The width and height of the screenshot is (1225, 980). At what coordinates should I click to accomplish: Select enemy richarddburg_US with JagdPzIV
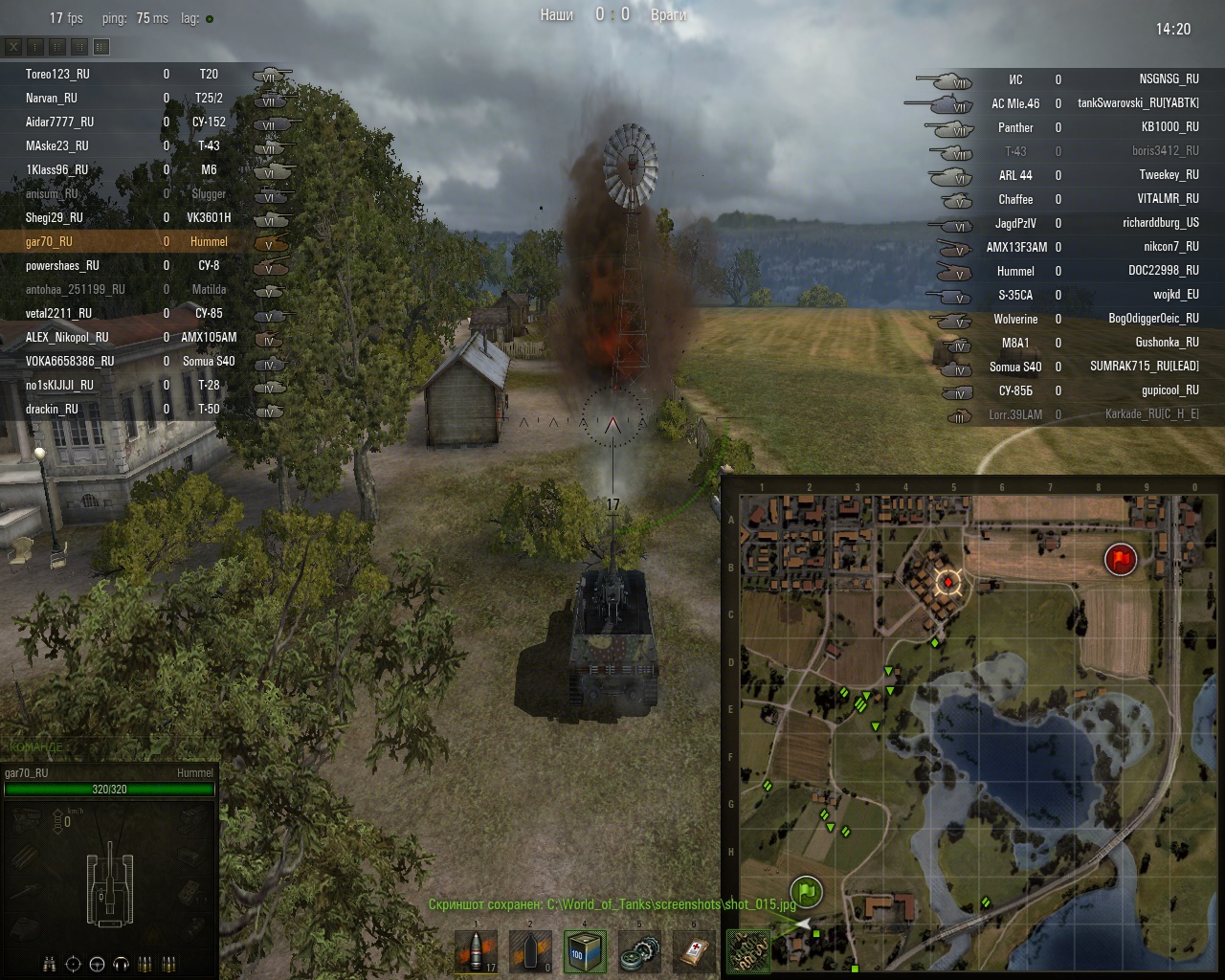tap(1160, 223)
